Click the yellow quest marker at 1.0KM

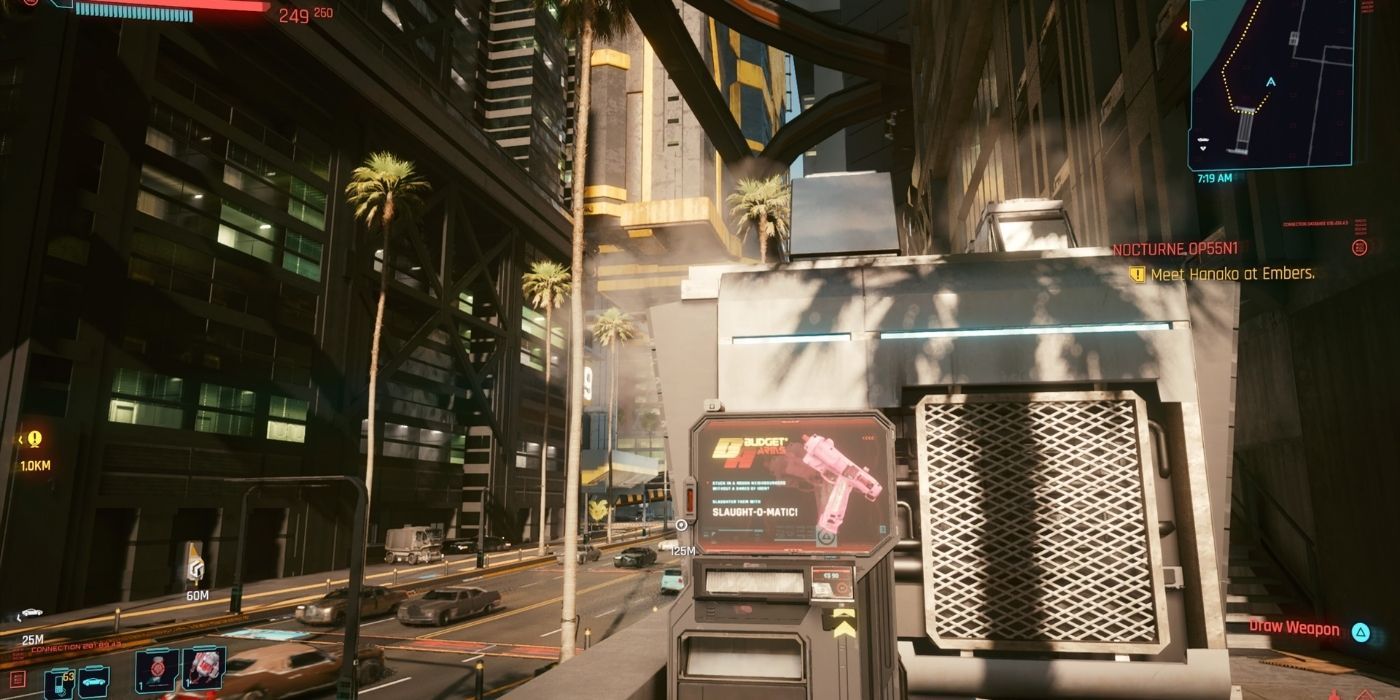[35, 439]
